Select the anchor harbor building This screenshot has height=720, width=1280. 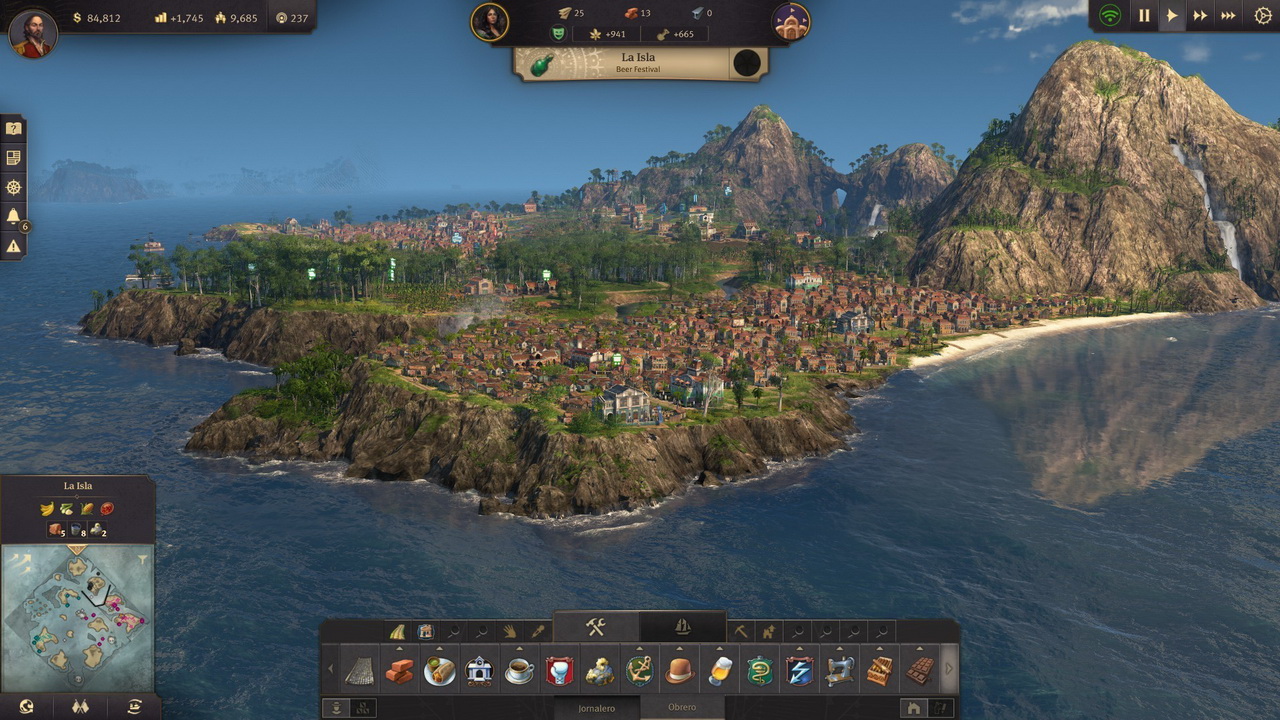(x=639, y=671)
